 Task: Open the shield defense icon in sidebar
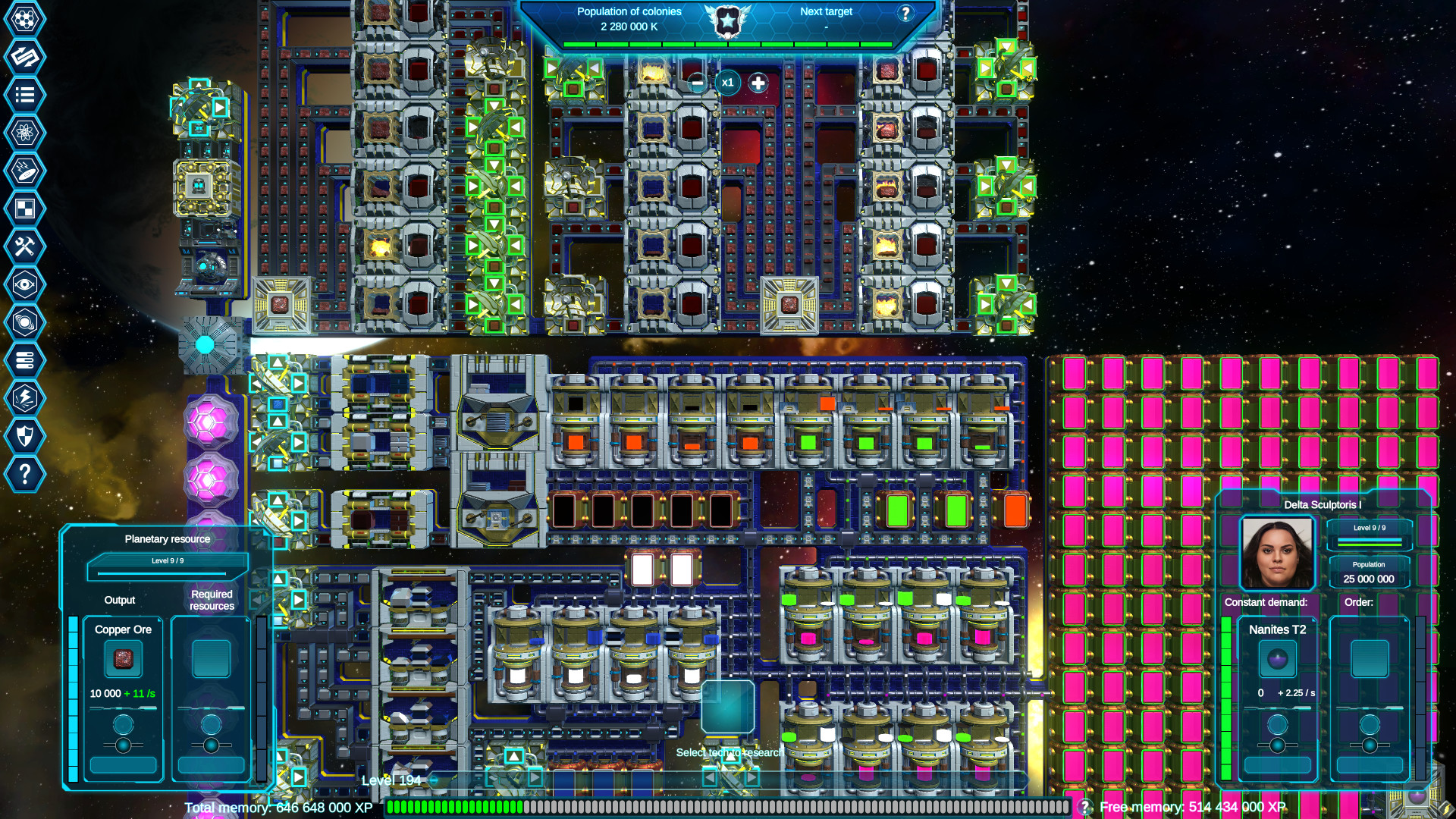point(25,436)
